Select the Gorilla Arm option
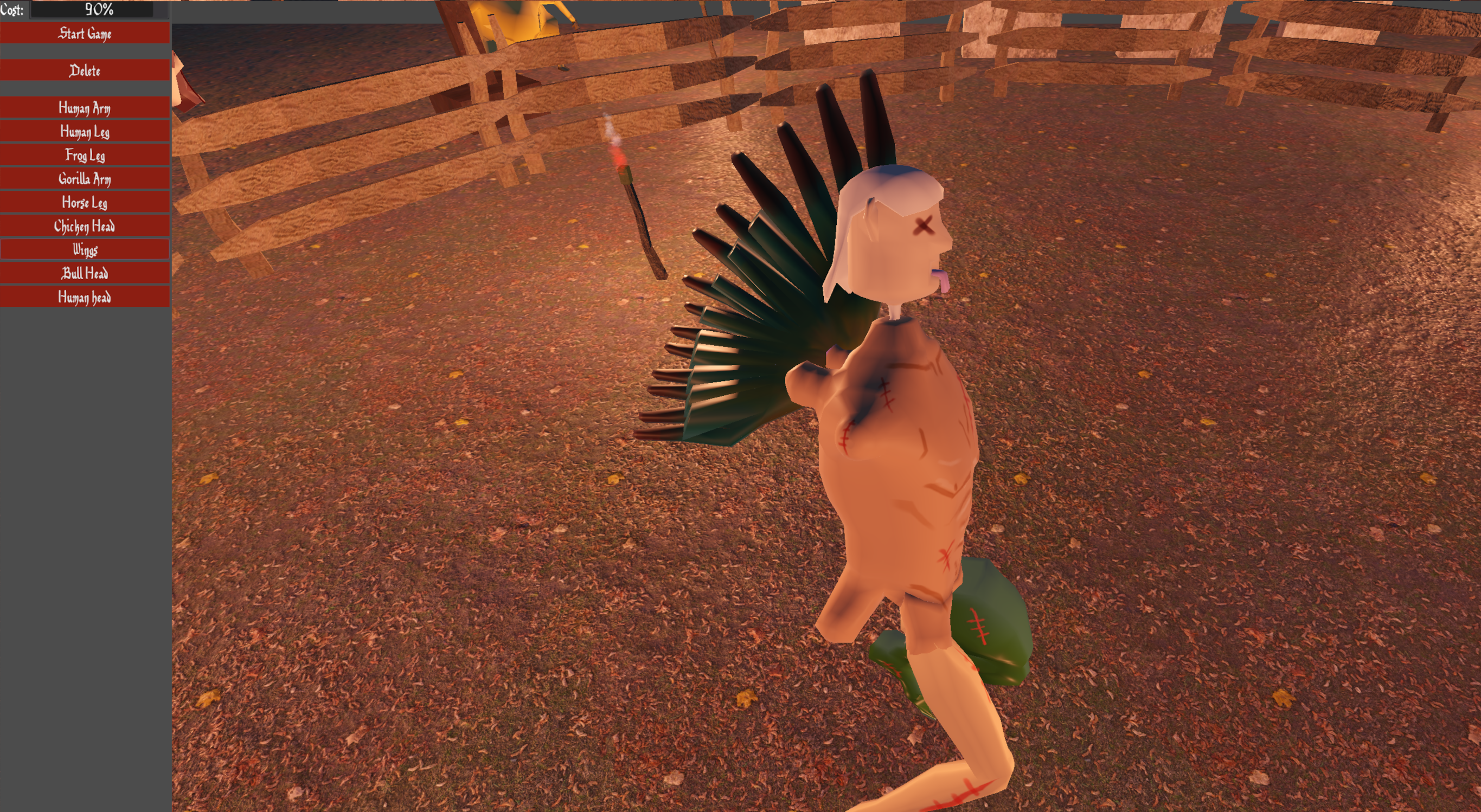 click(85, 179)
